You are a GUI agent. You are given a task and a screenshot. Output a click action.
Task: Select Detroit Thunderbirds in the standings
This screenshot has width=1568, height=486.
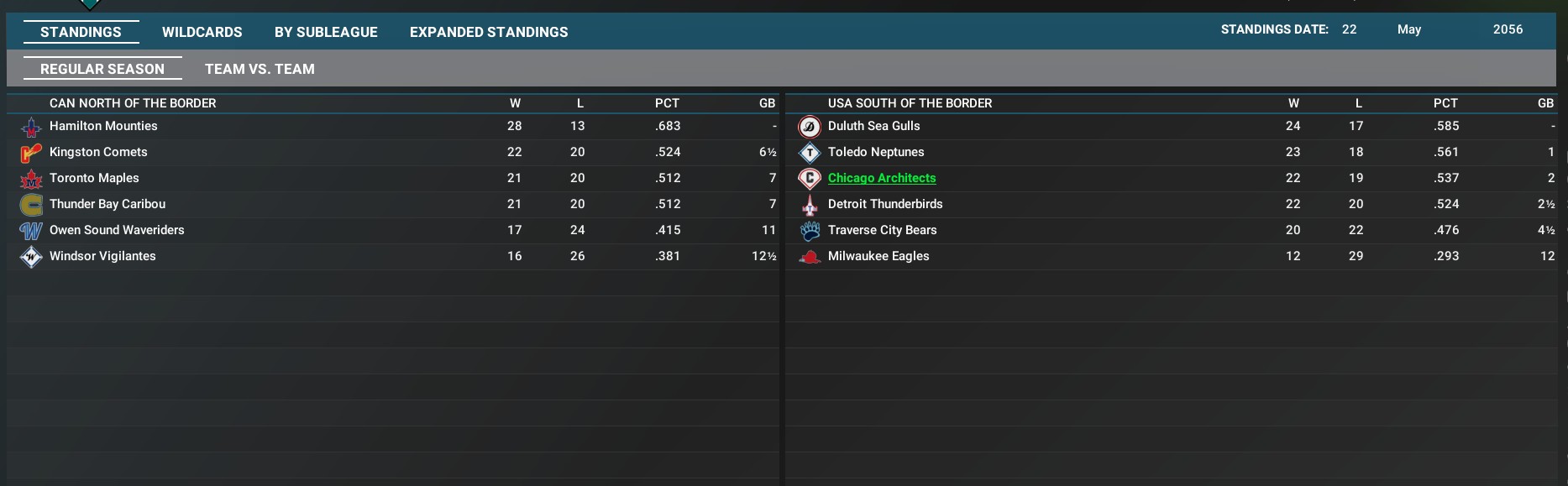[885, 204]
